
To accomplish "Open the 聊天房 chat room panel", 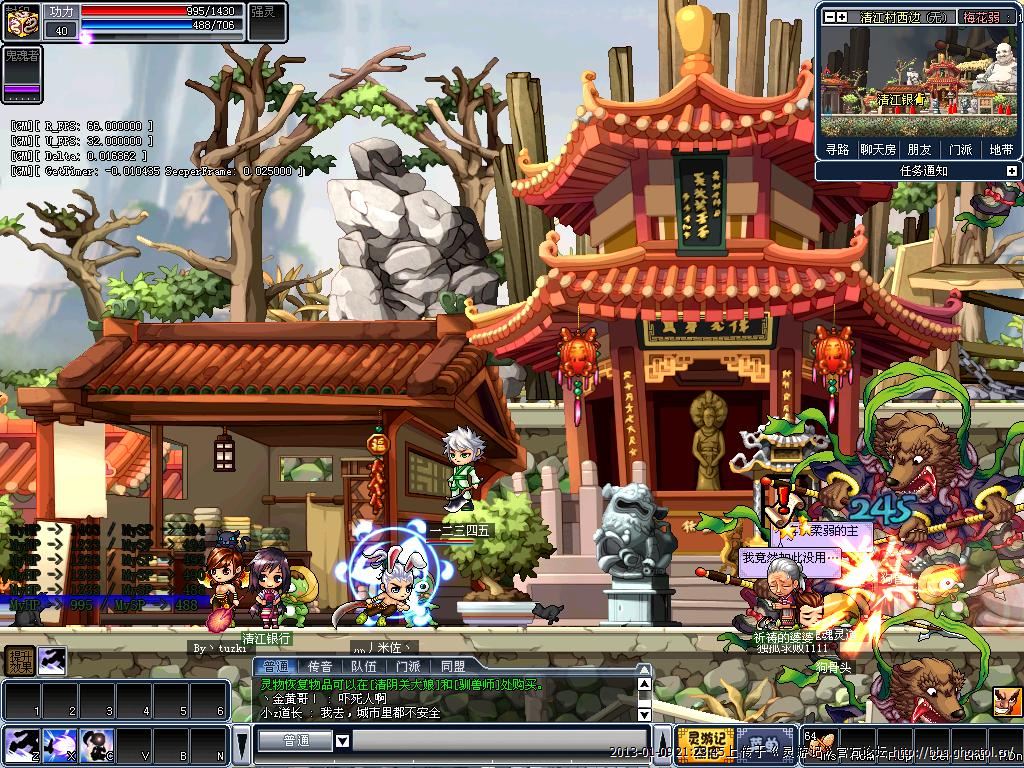I will click(x=878, y=150).
